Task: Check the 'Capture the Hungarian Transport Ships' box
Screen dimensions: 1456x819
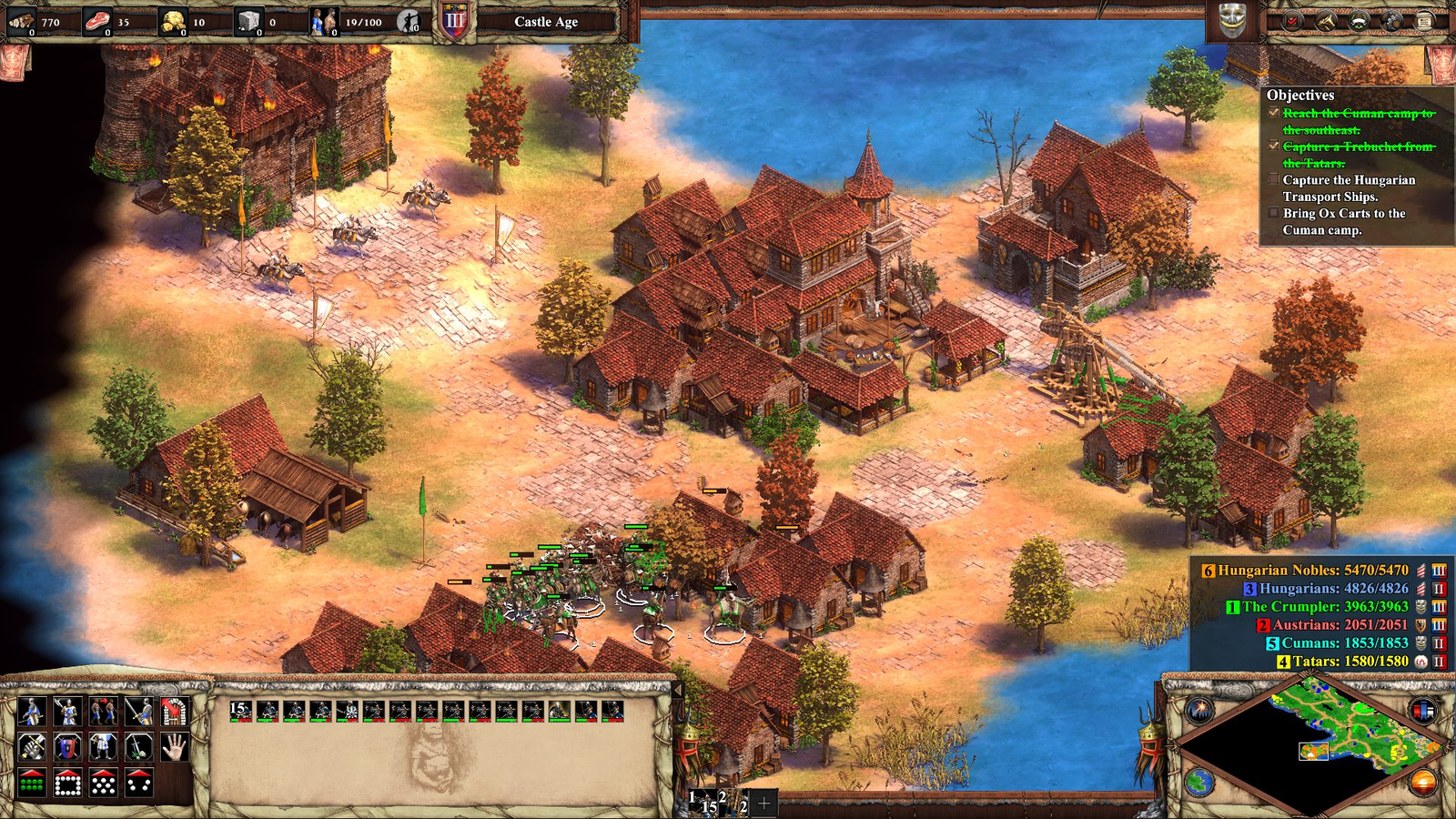Action: (1272, 179)
